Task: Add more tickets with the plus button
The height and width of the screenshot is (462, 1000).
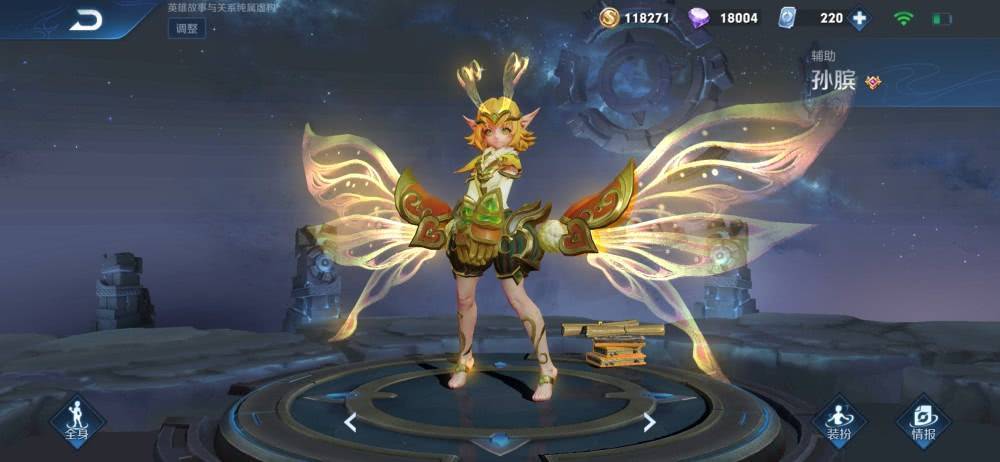Action: [859, 18]
